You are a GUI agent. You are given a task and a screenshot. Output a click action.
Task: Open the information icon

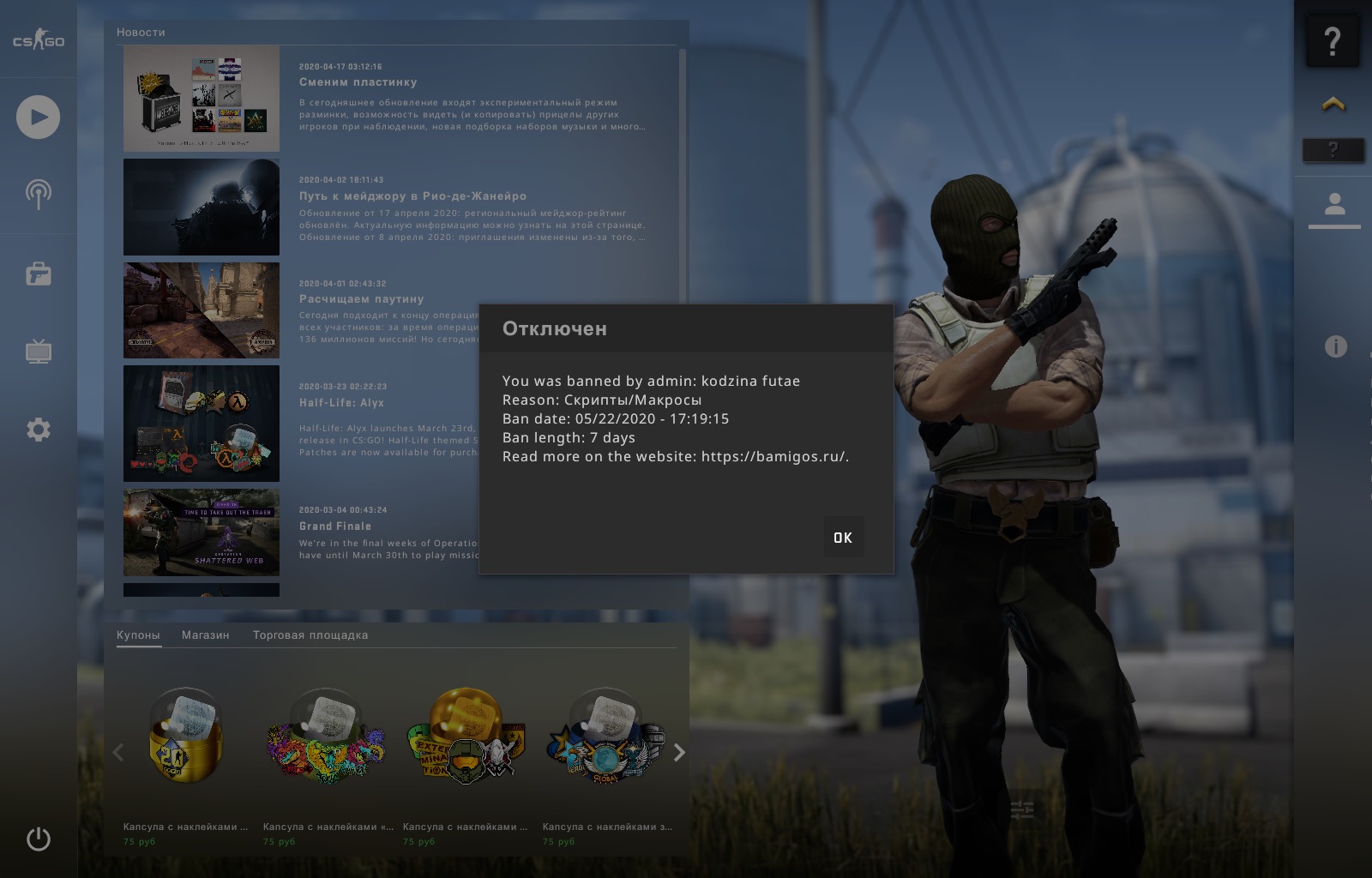(x=1335, y=346)
